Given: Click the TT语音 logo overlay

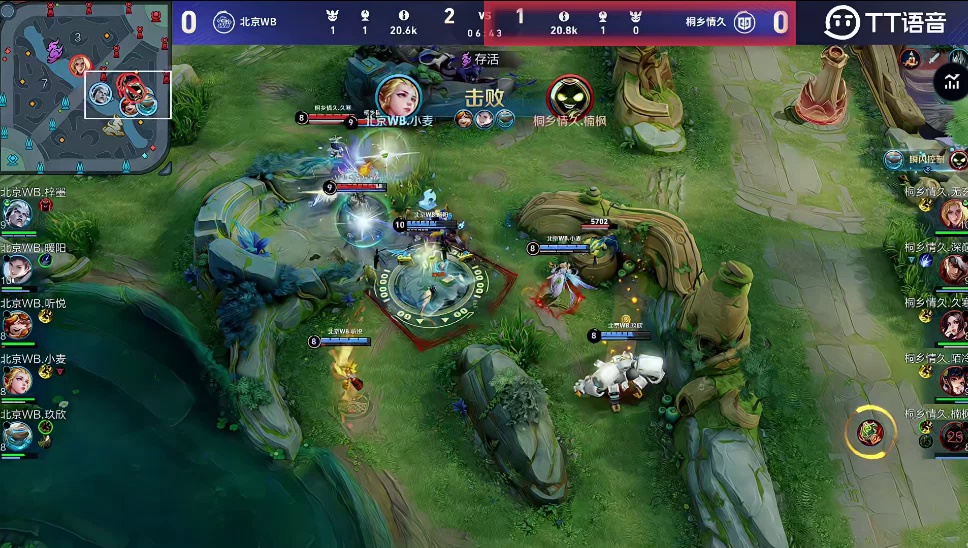Looking at the screenshot, I should (885, 22).
